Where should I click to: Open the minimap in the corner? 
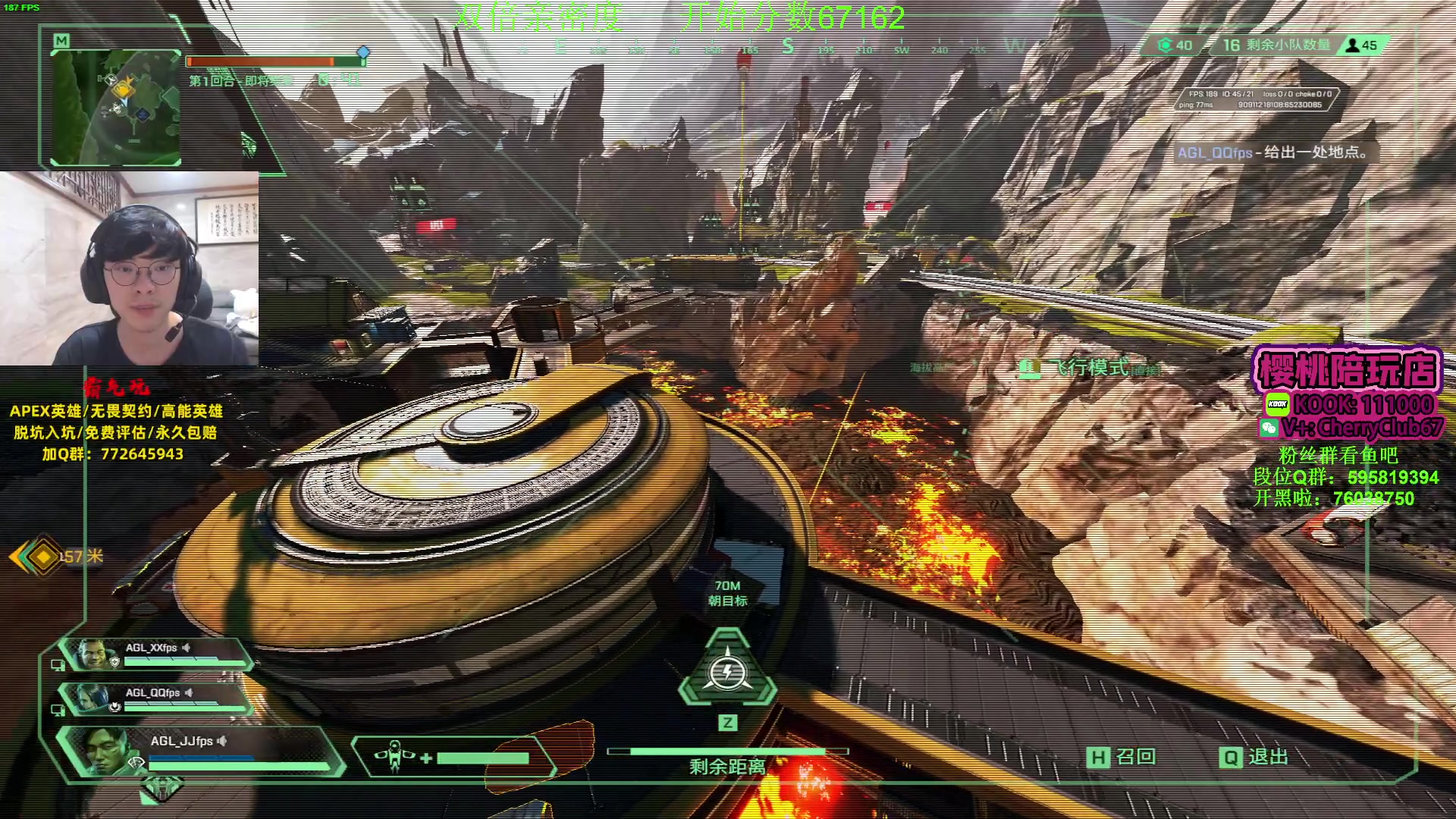116,105
